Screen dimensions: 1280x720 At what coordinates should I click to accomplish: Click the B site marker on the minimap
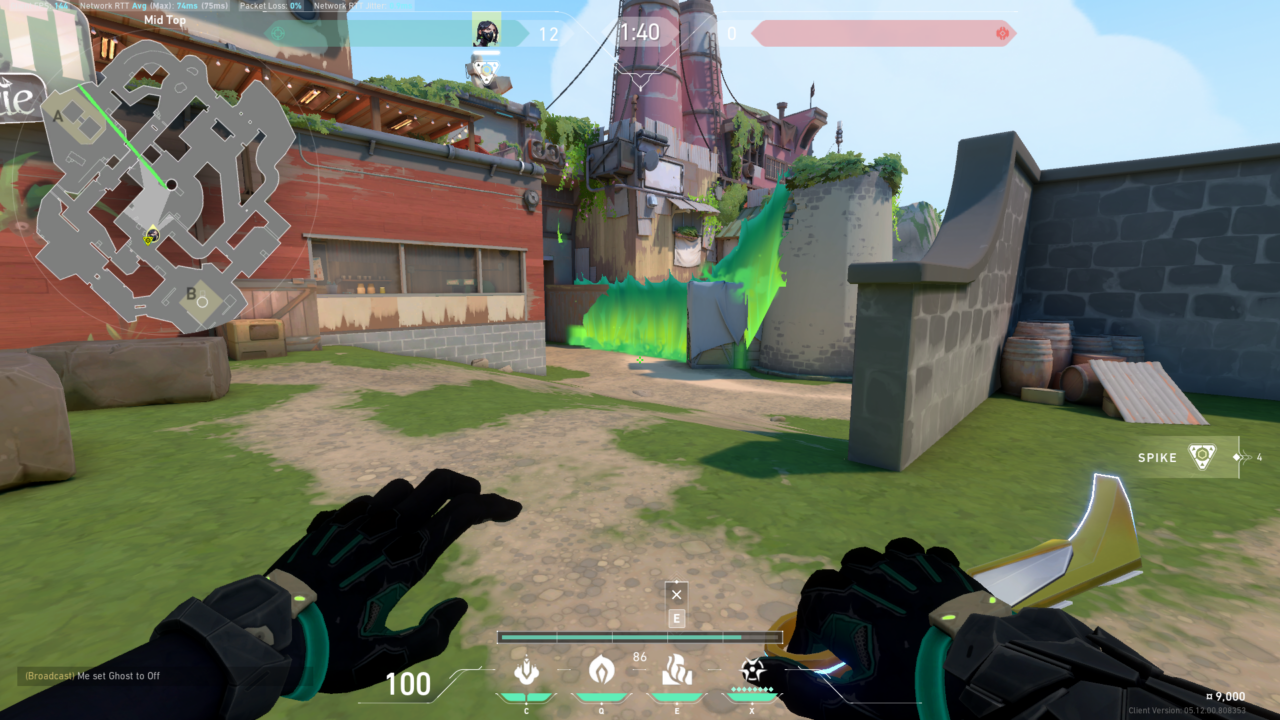tap(190, 293)
